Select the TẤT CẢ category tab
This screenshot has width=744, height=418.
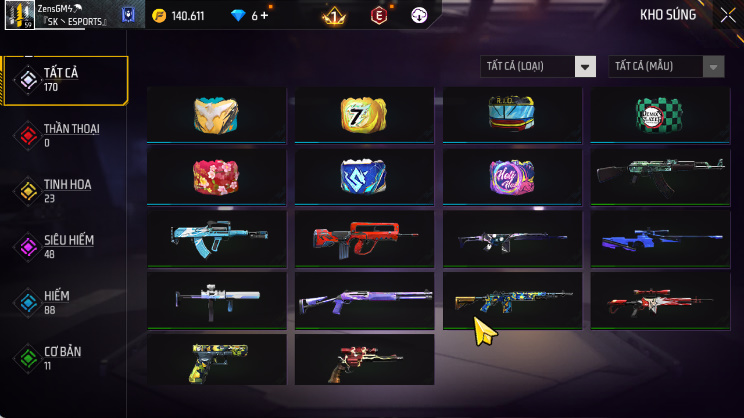65,80
